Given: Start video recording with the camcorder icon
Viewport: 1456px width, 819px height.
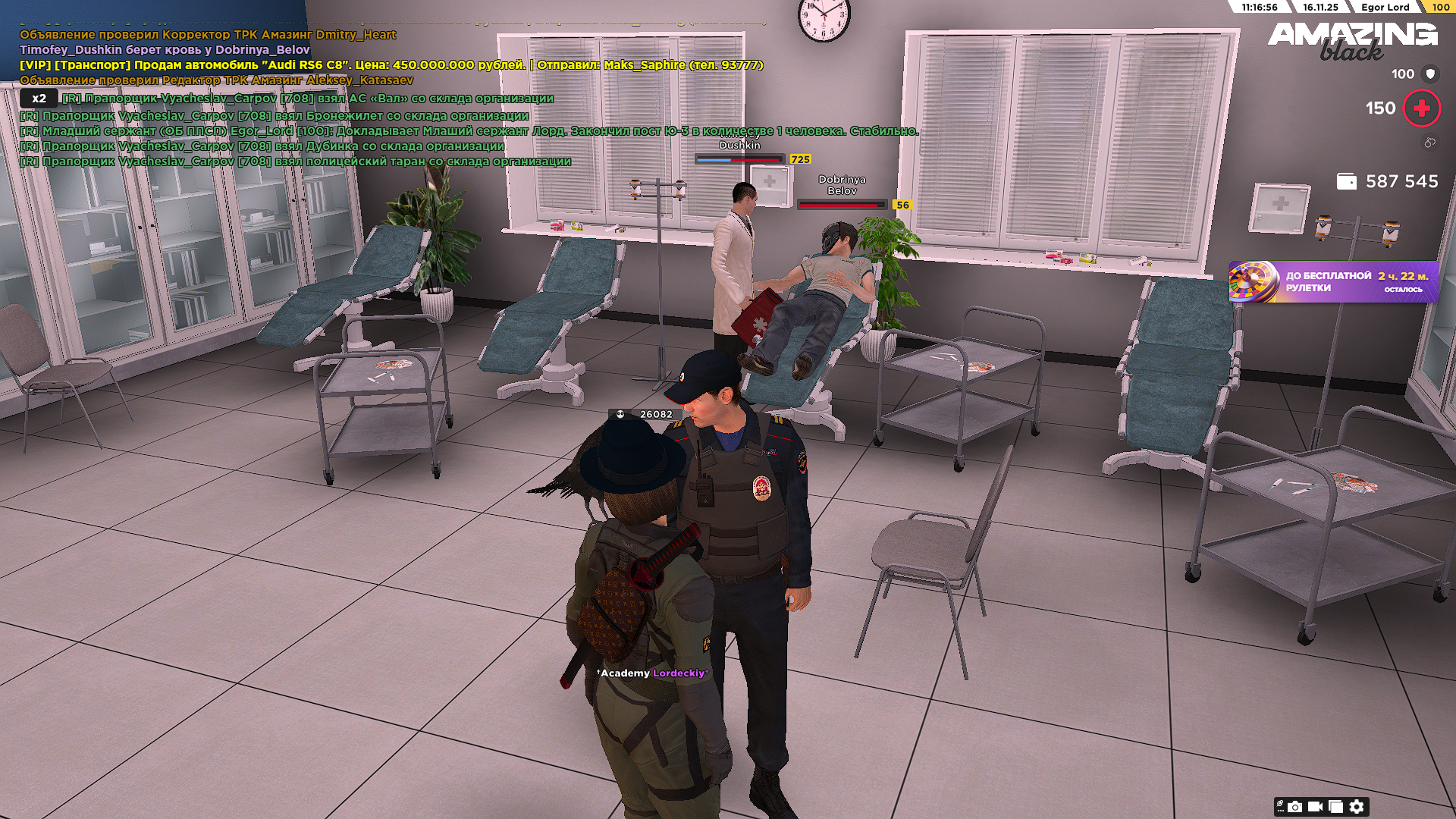Looking at the screenshot, I should (1315, 807).
